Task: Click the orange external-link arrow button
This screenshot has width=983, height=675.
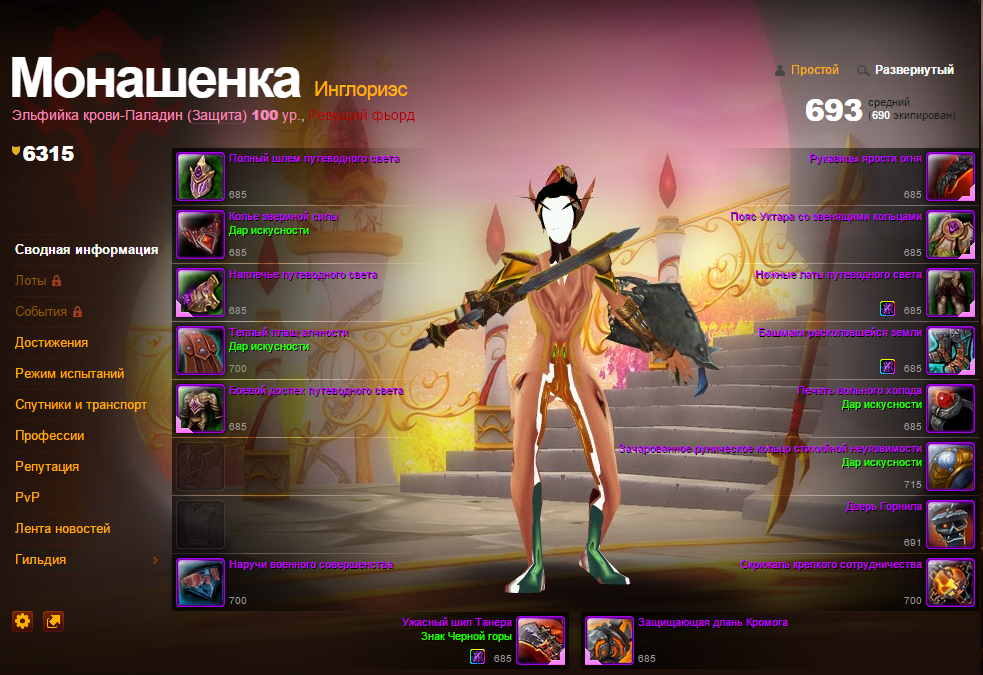Action: 54,621
